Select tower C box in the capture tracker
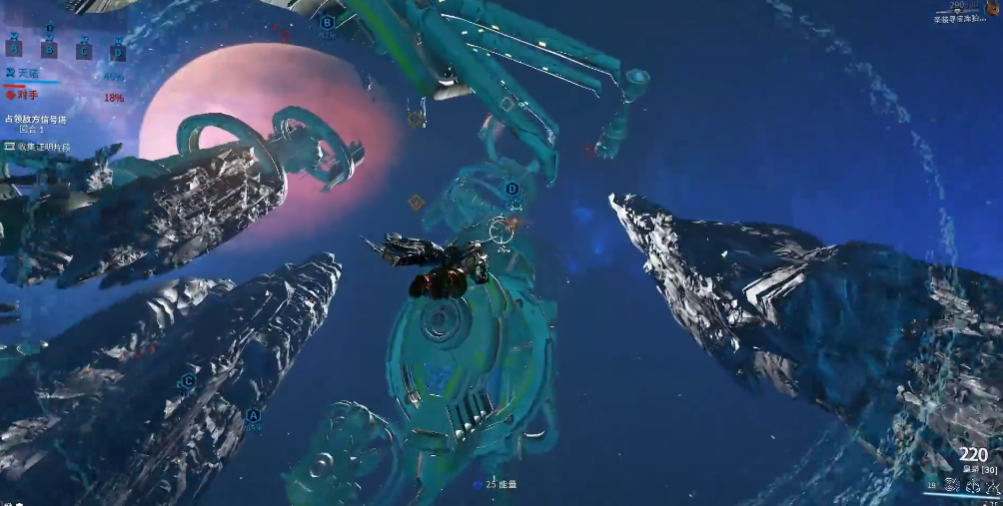Image resolution: width=1003 pixels, height=506 pixels. pyautogui.click(x=84, y=49)
